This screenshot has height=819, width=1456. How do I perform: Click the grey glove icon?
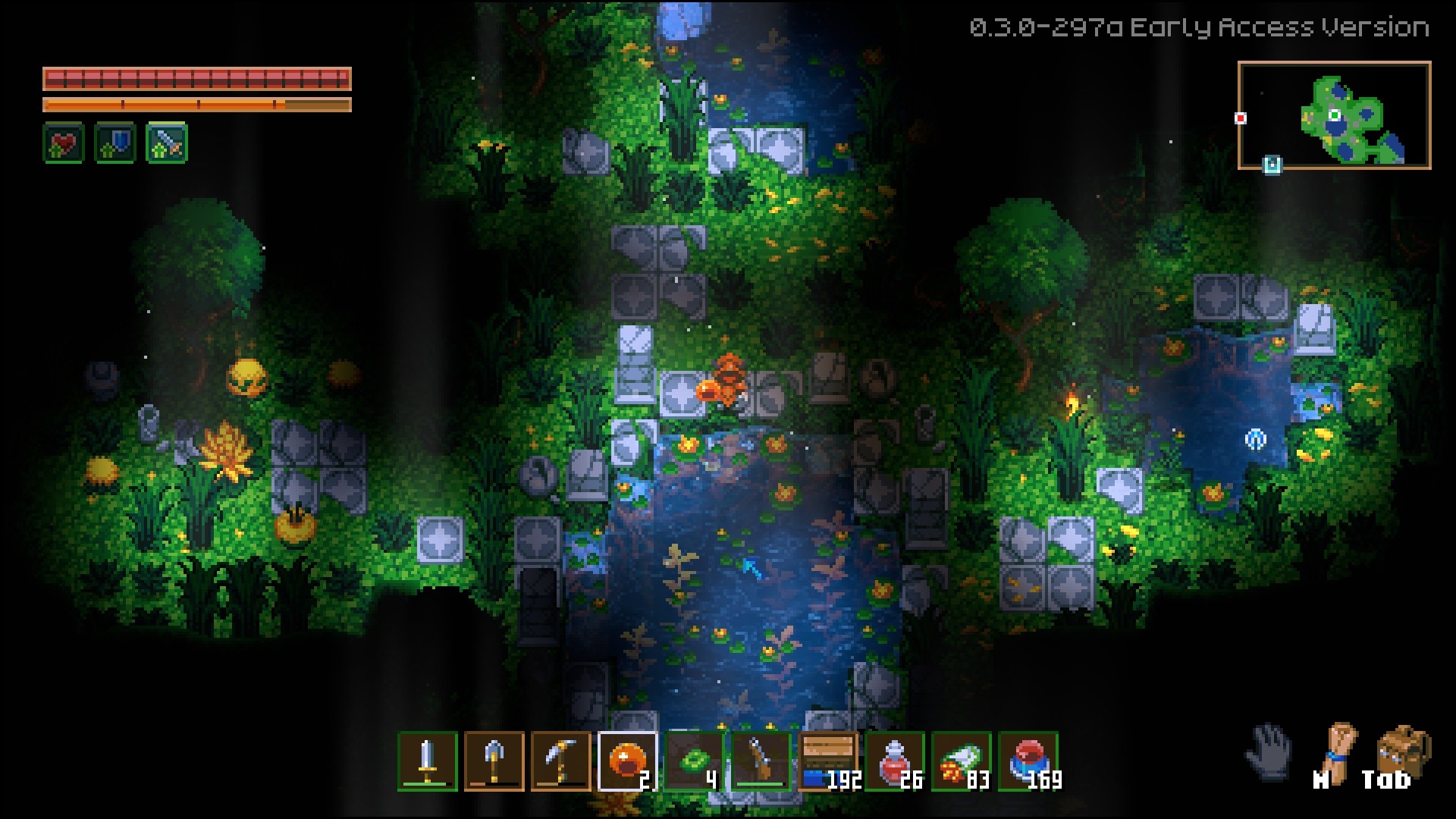[x=1269, y=751]
